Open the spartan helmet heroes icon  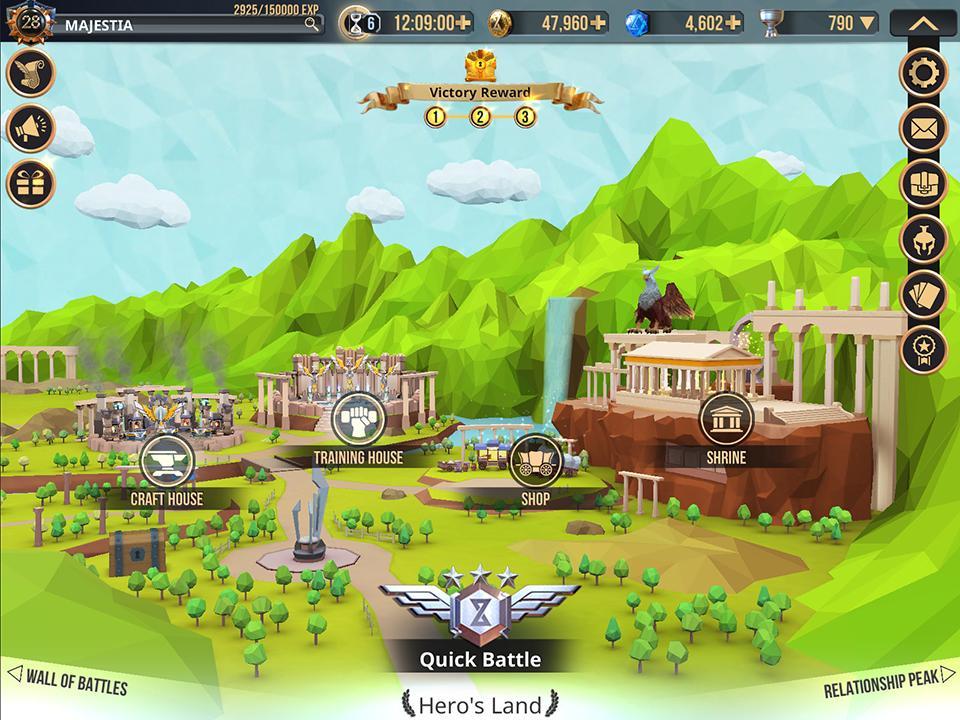(923, 238)
